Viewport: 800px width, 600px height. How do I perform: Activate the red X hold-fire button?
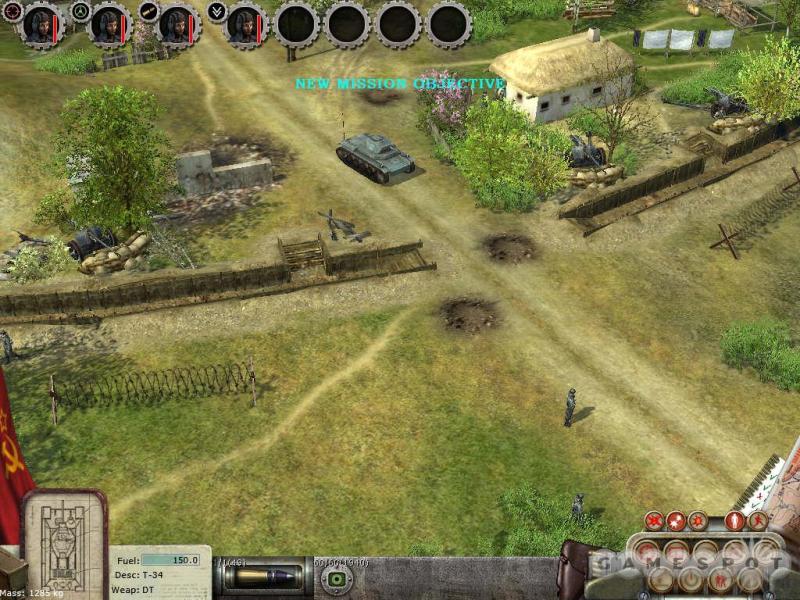(654, 521)
